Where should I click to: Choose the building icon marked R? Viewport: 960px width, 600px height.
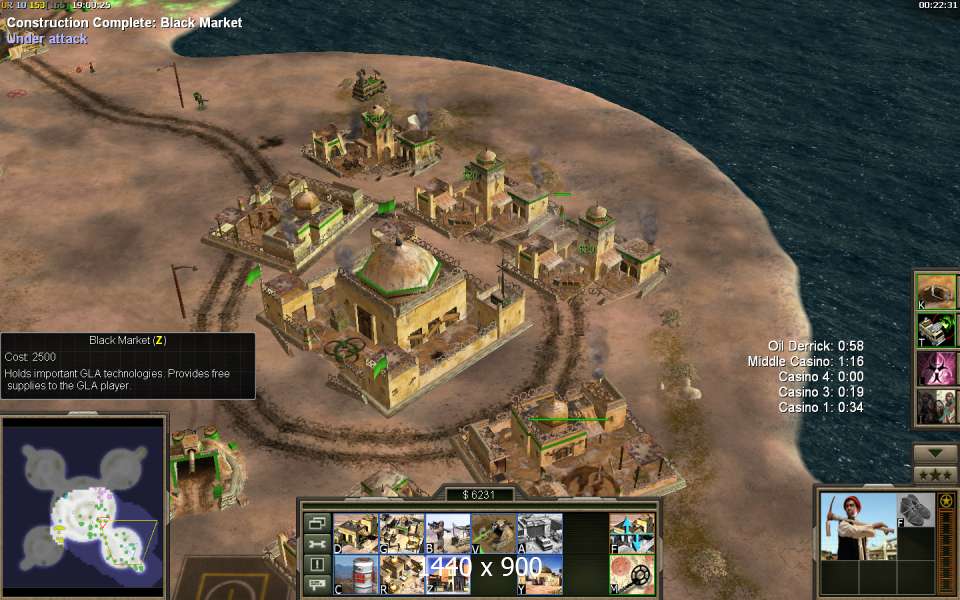point(401,574)
